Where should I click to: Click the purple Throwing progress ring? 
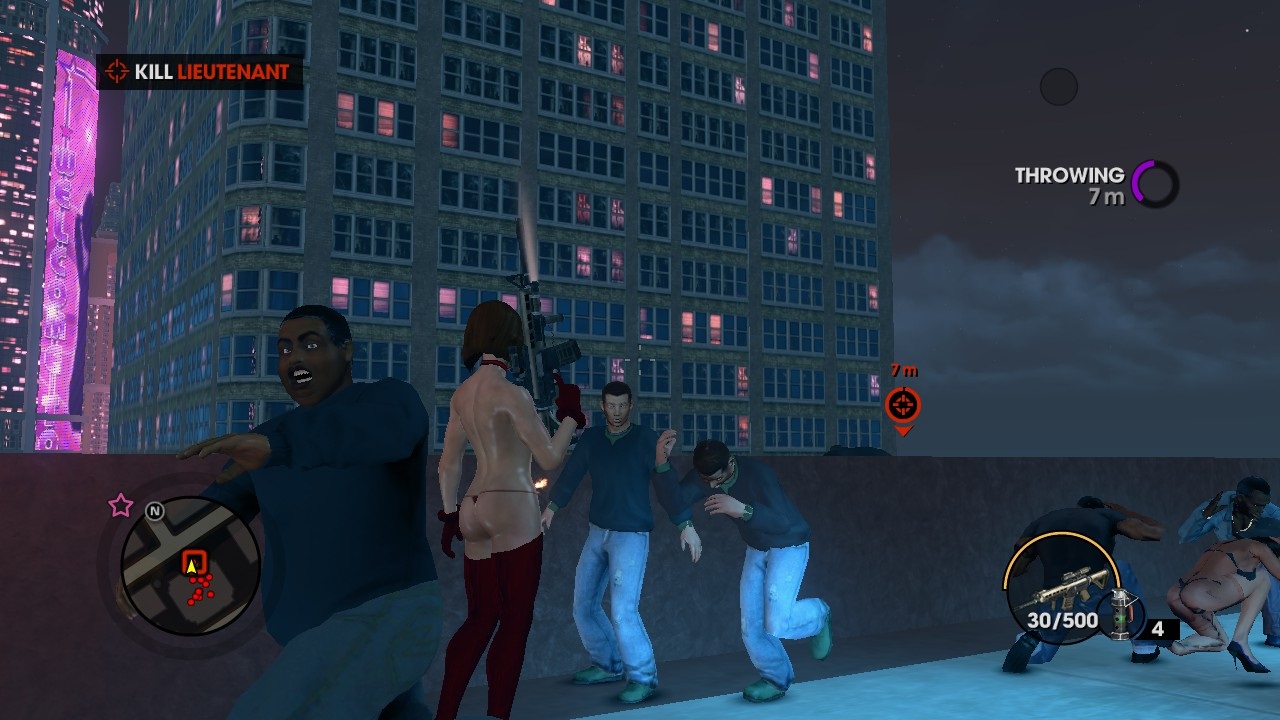click(1155, 184)
